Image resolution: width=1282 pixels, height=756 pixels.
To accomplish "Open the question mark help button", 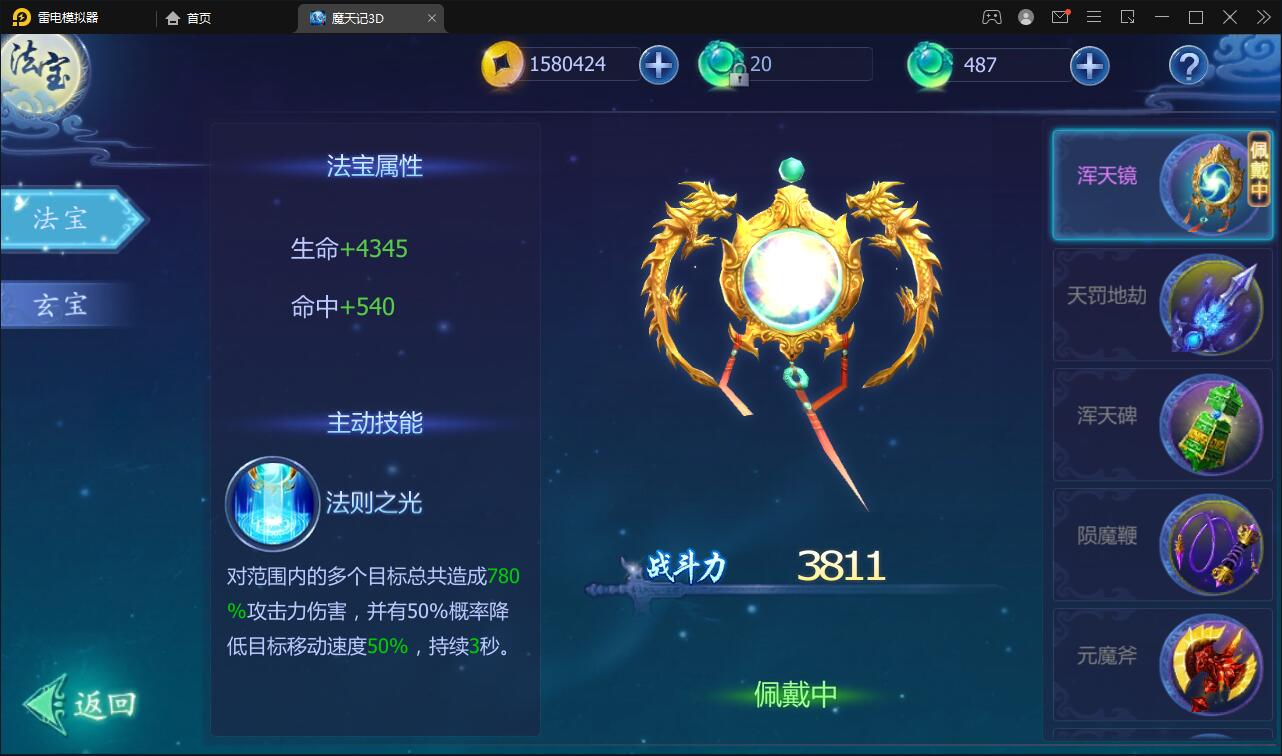I will [1186, 66].
